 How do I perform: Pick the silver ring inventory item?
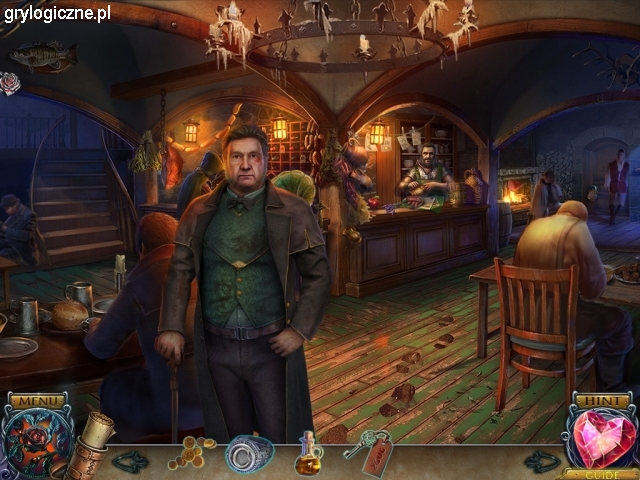pyautogui.click(x=249, y=455)
